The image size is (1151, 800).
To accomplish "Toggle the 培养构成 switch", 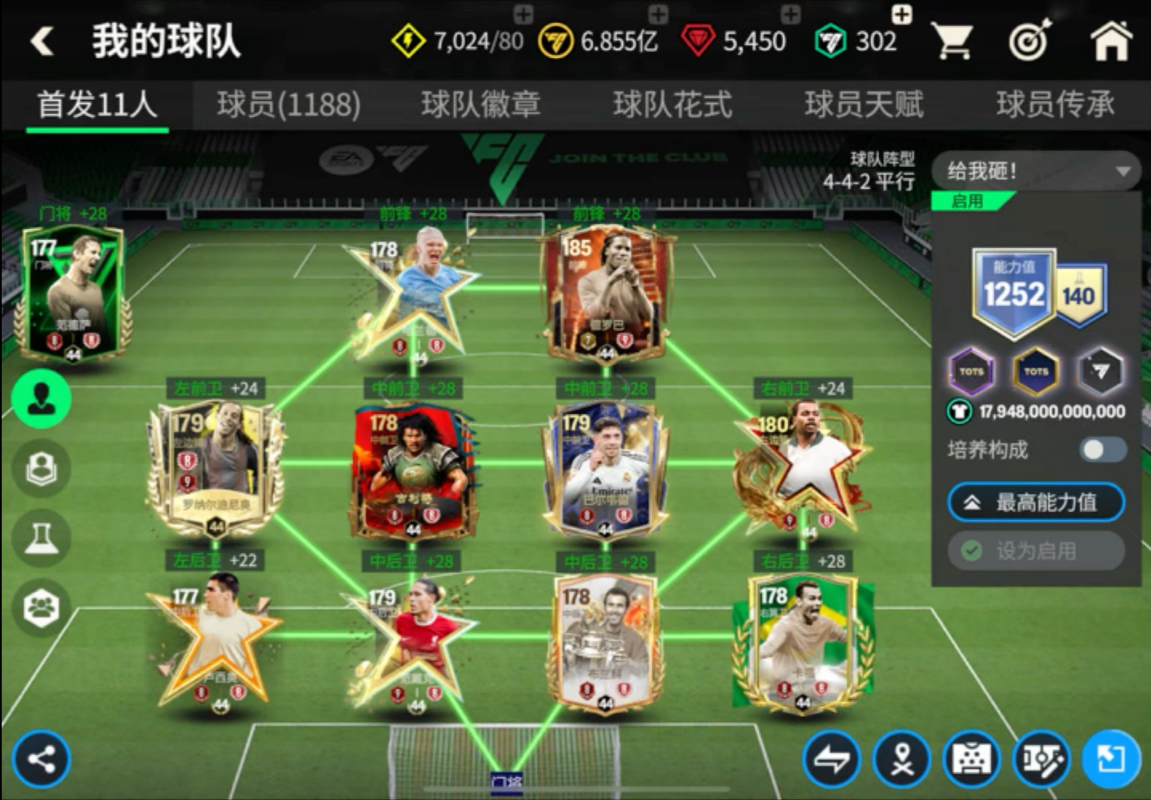I will point(1103,450).
